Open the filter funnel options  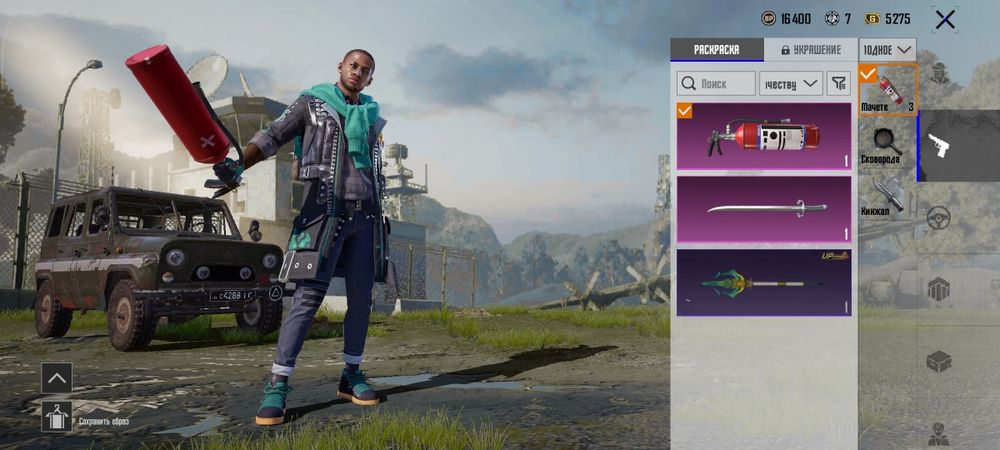pyautogui.click(x=839, y=83)
